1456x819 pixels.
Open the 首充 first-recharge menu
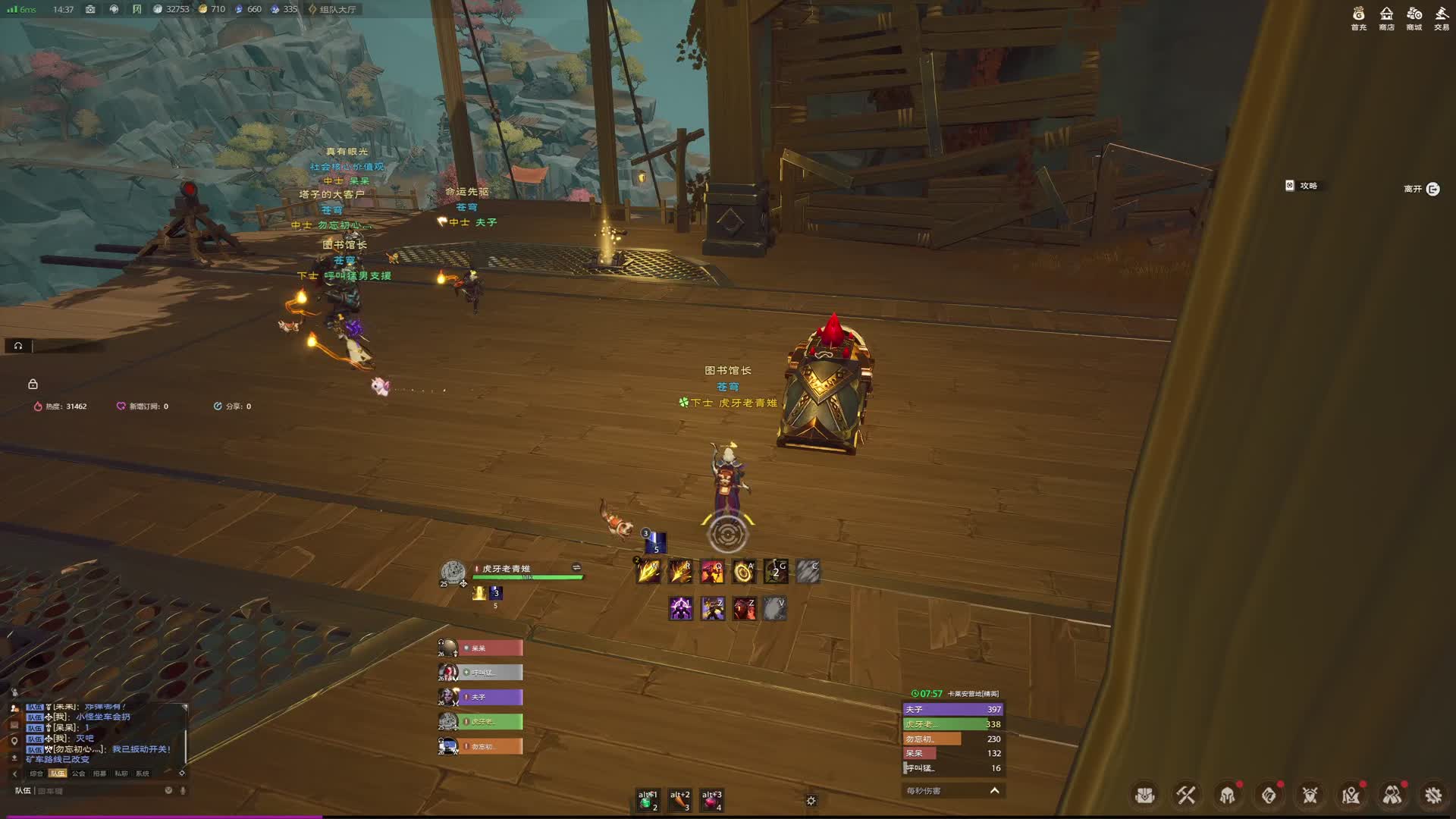[1358, 17]
